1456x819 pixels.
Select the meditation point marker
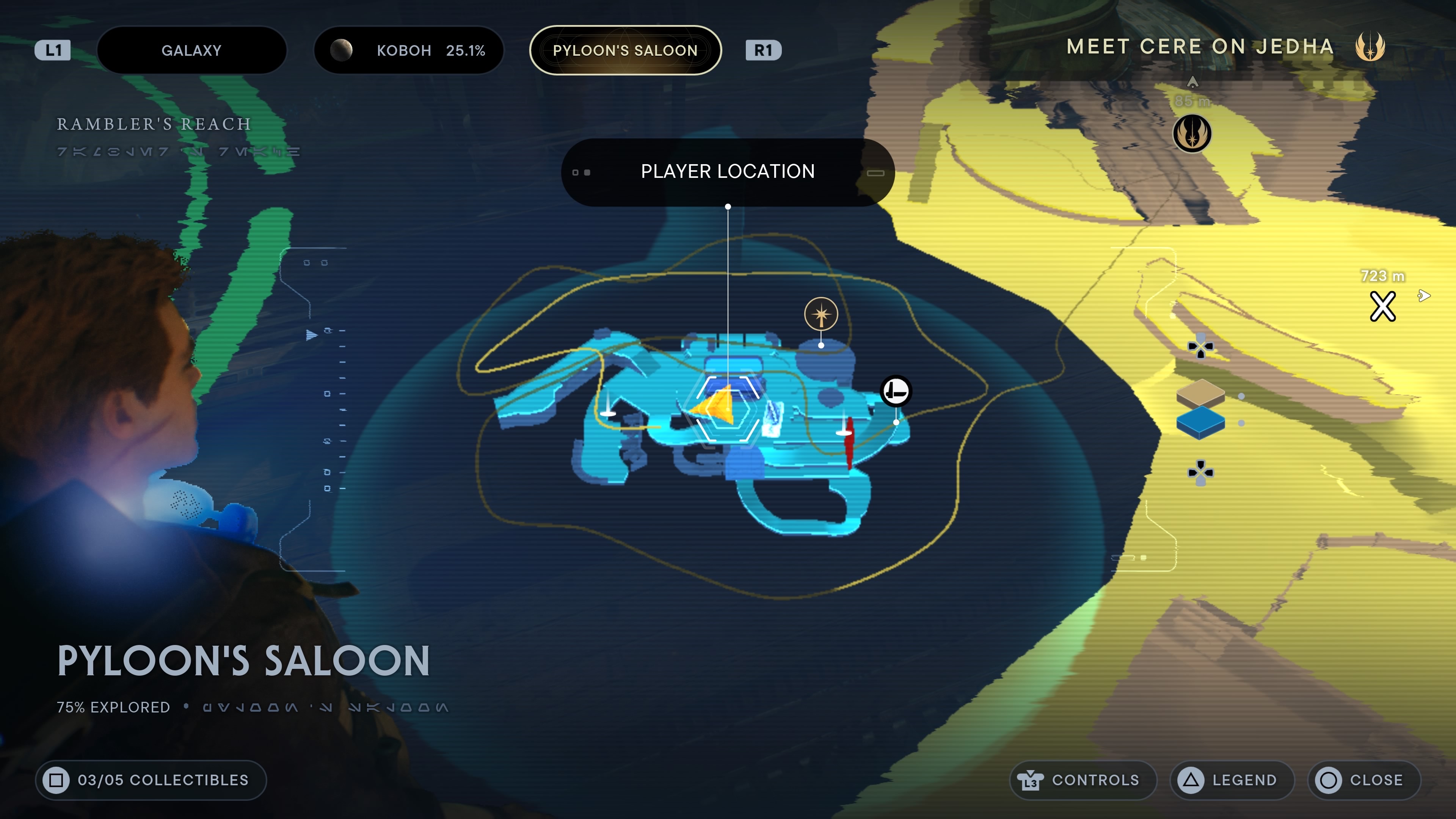[821, 314]
